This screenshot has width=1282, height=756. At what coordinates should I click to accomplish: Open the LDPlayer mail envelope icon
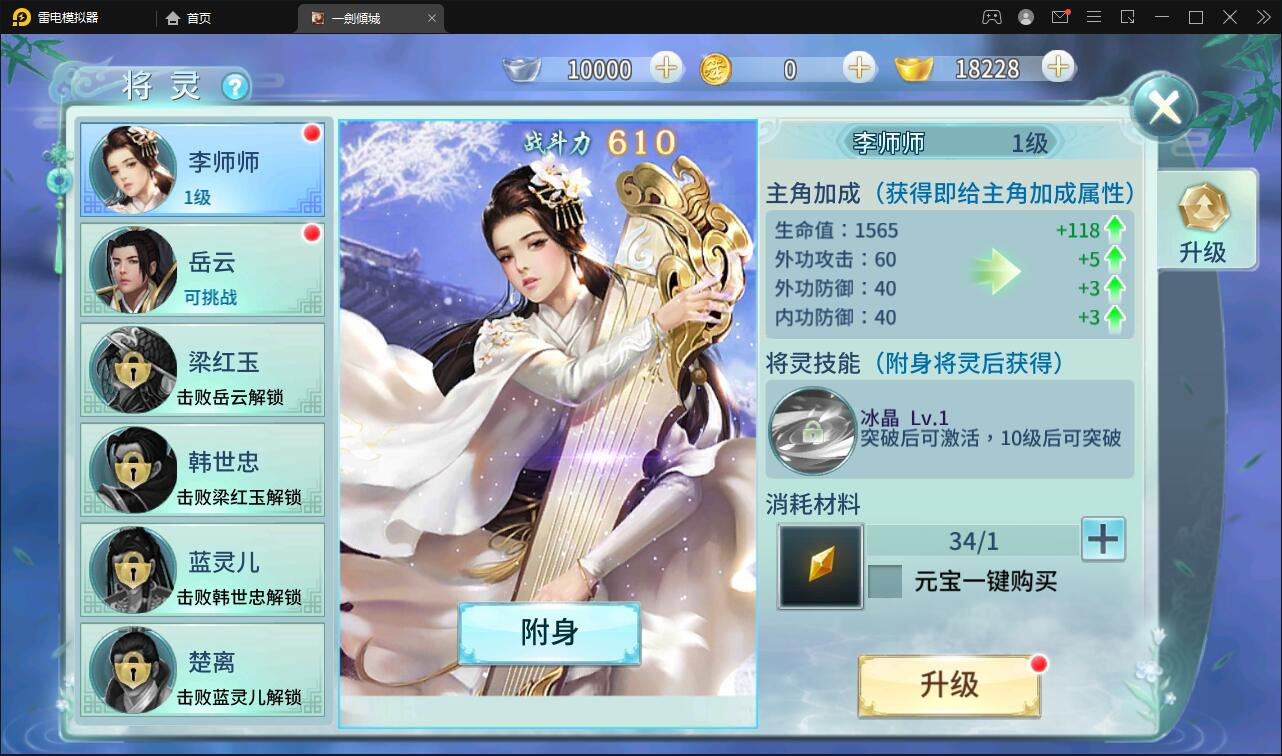(x=1060, y=17)
